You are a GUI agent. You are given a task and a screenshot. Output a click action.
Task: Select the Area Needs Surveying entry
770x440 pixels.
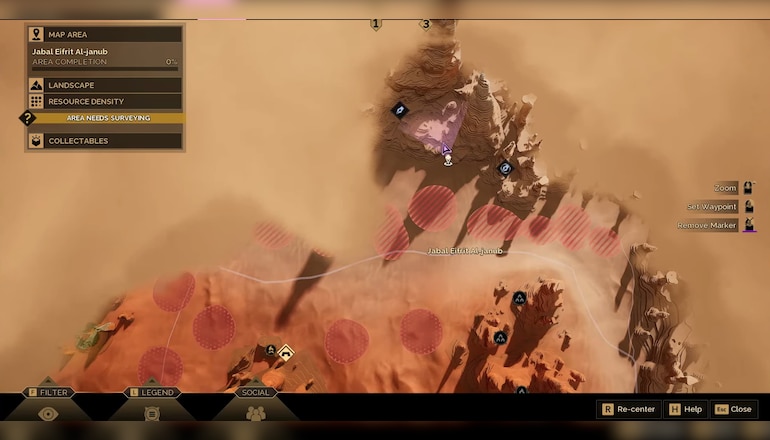(x=108, y=118)
